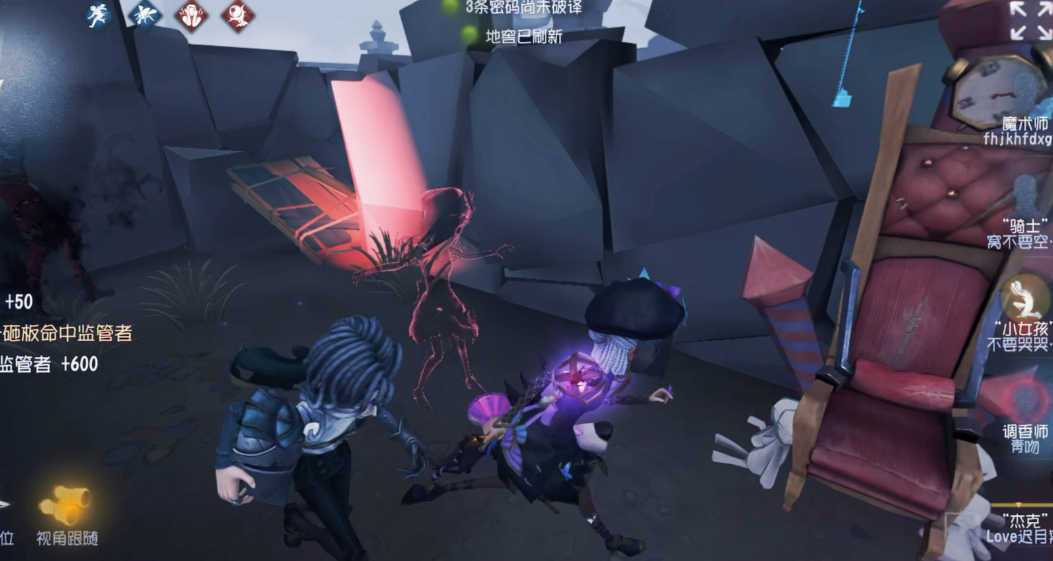Click the red eyeball trait icon
Image resolution: width=1053 pixels, height=561 pixels.
pyautogui.click(x=237, y=15)
